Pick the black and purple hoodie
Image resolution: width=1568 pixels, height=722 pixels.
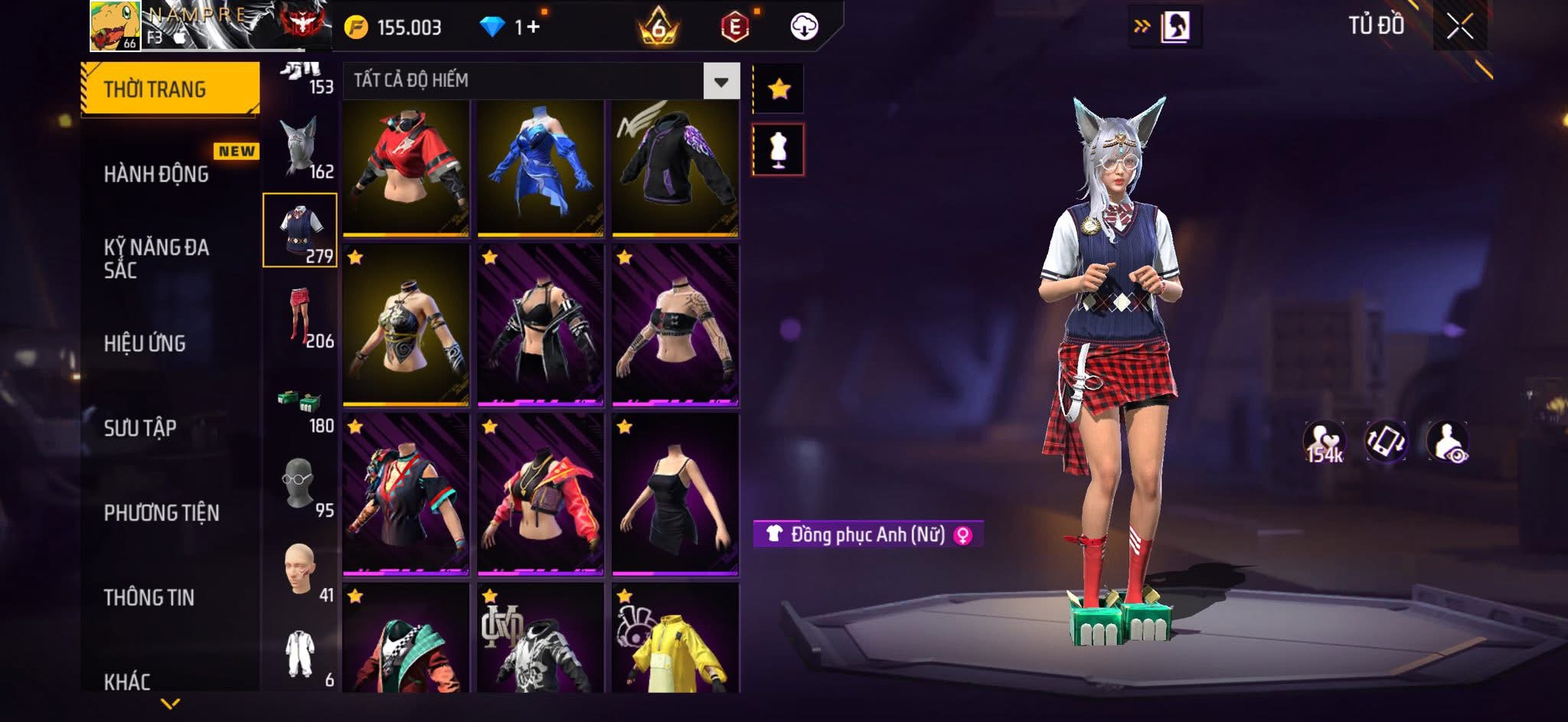675,167
